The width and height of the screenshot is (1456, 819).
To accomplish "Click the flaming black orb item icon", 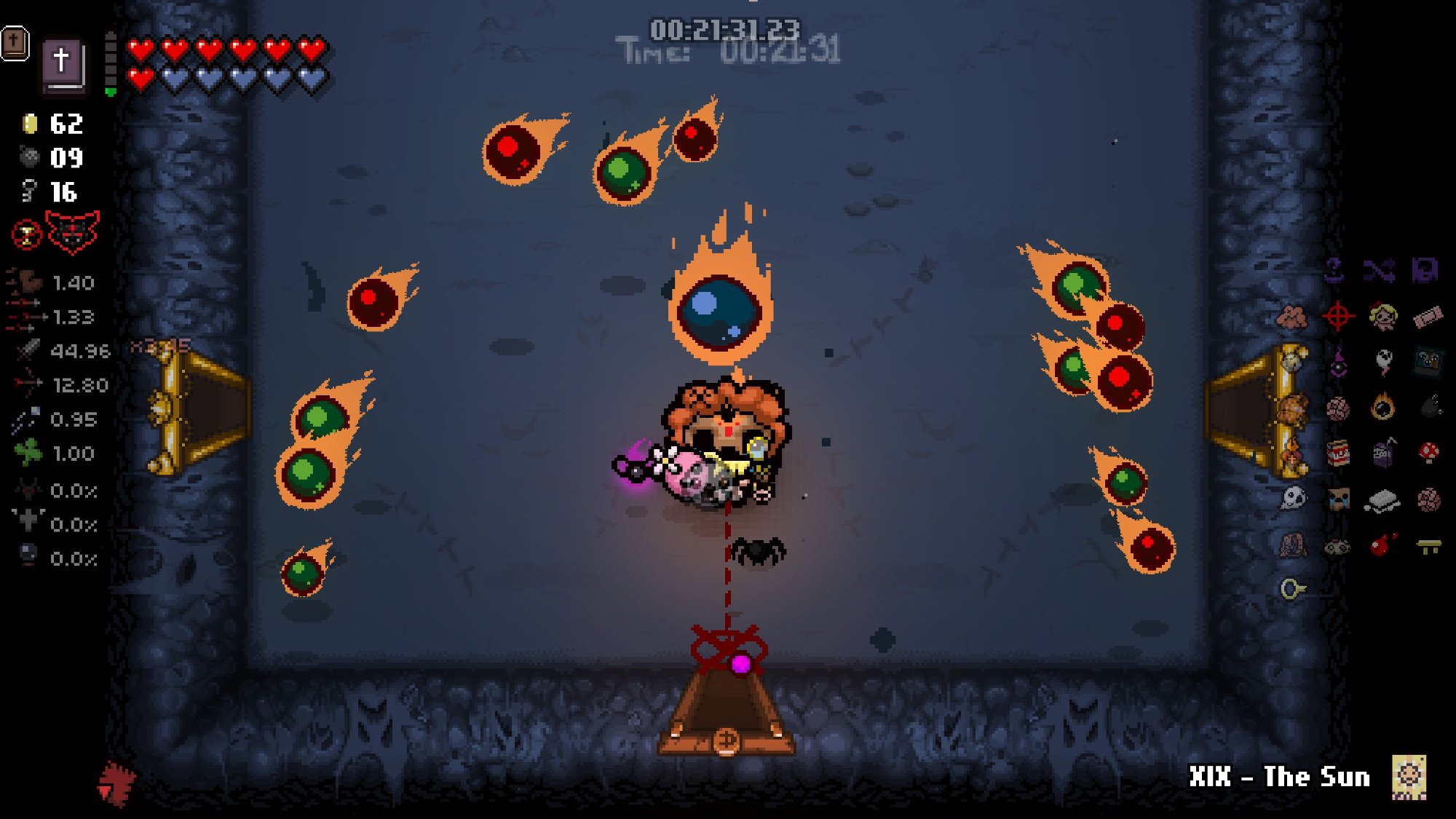I will (1382, 406).
